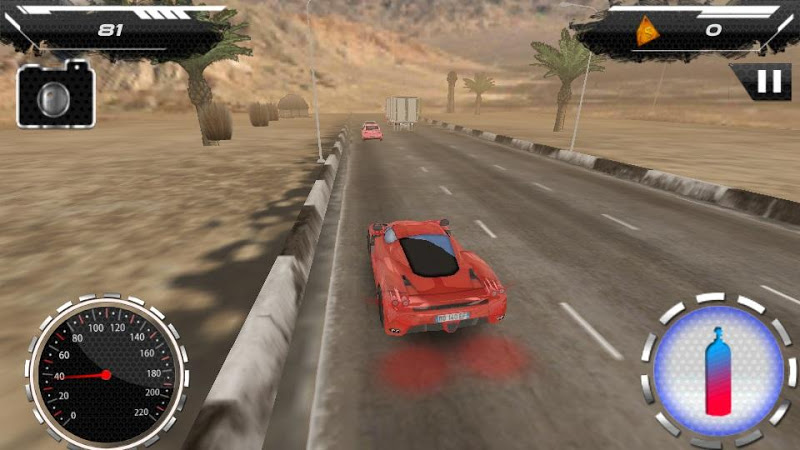The width and height of the screenshot is (800, 450).
Task: Tap the camera view button
Action: point(56,96)
